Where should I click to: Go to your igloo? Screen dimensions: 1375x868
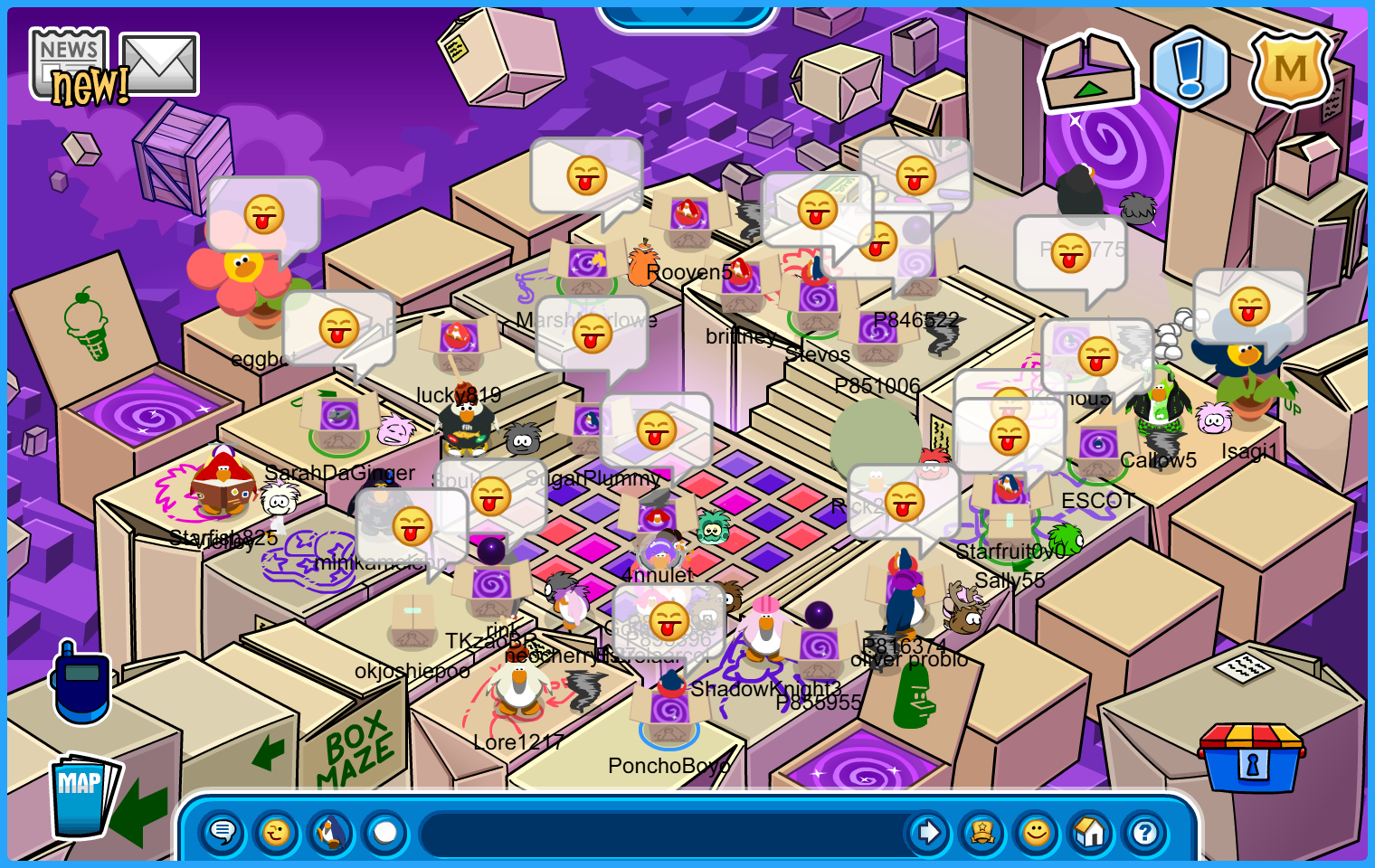click(1091, 832)
